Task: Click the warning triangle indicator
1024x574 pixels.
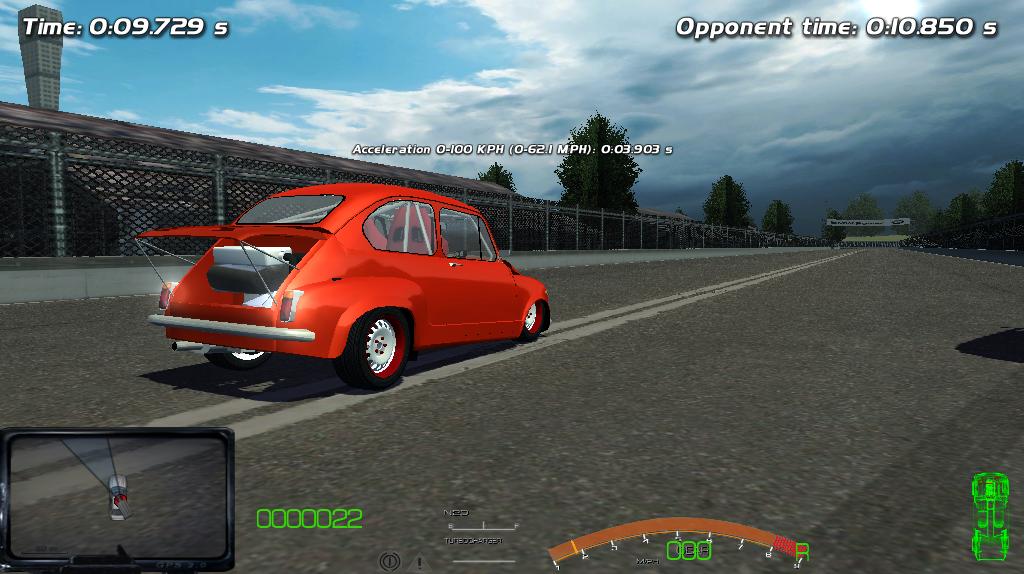Action: pyautogui.click(x=419, y=563)
